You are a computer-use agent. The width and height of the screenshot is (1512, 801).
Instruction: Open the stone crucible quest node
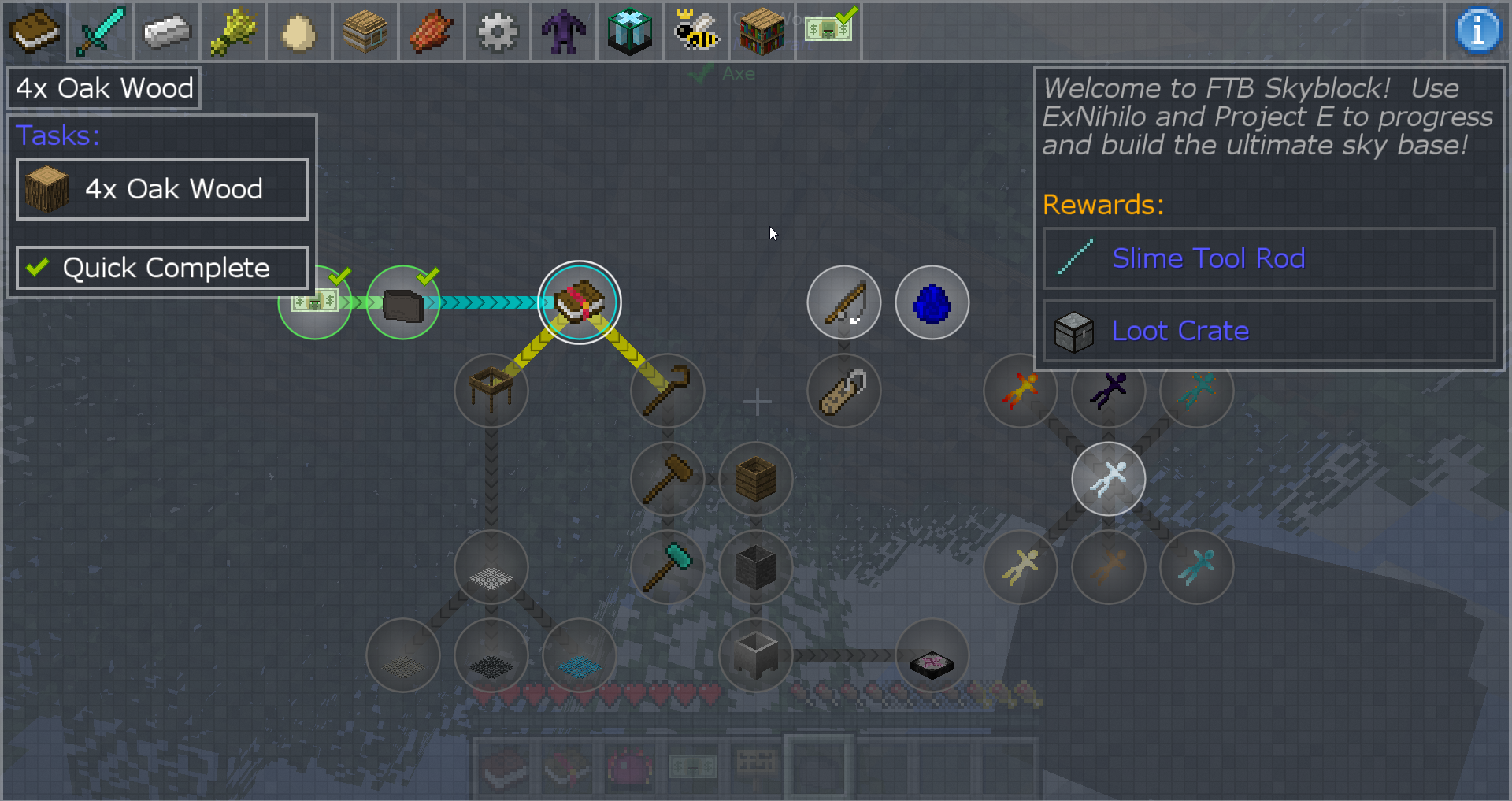click(756, 655)
